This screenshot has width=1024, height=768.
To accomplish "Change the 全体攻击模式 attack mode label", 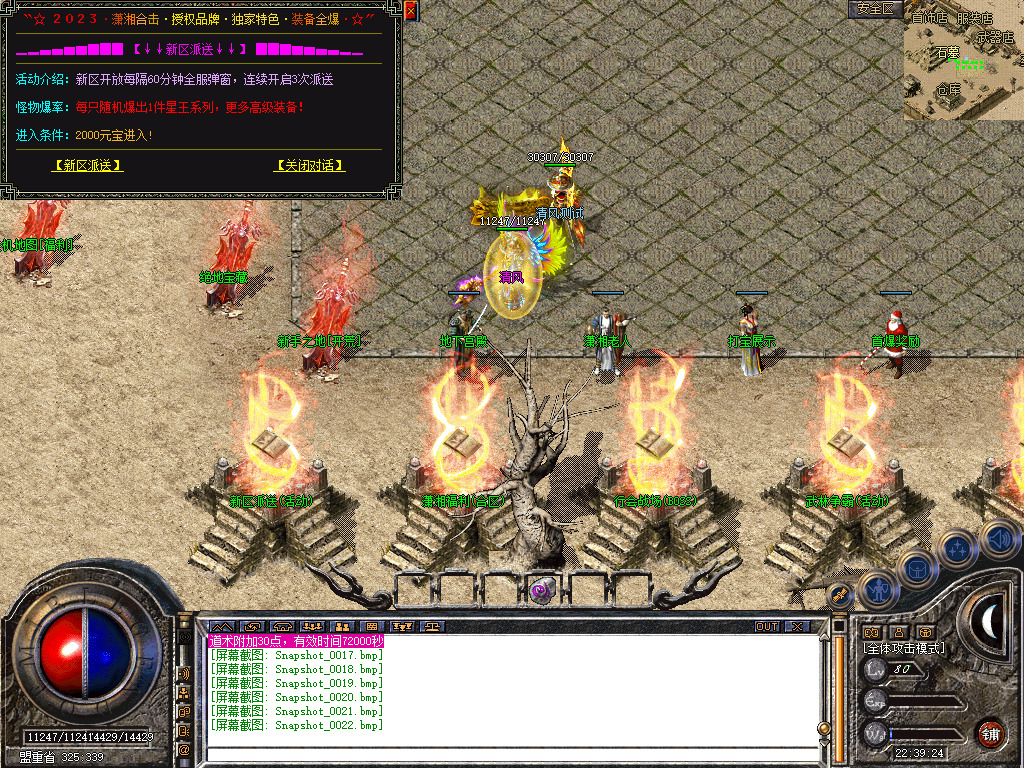I will click(x=905, y=648).
